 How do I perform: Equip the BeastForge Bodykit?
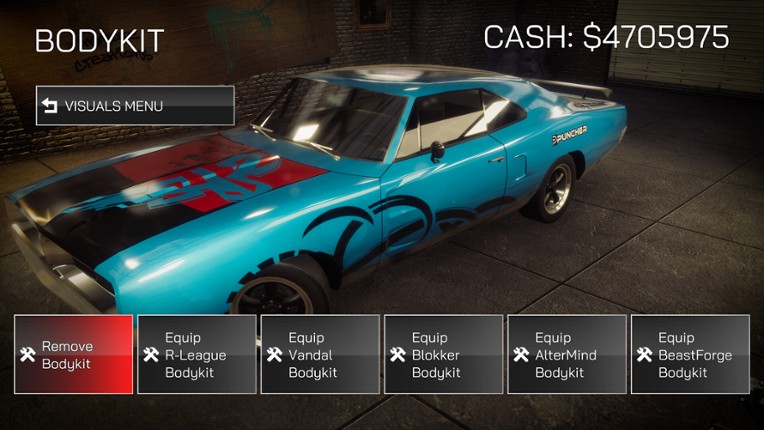click(690, 355)
